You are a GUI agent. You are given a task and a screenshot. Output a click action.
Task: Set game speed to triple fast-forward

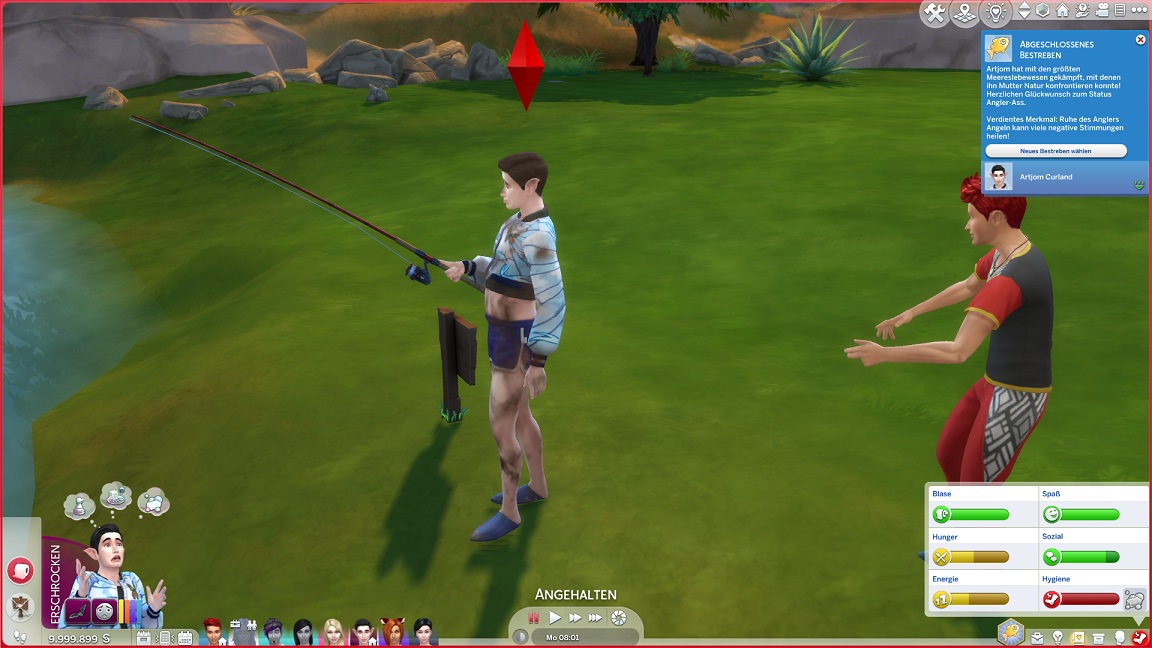[596, 618]
